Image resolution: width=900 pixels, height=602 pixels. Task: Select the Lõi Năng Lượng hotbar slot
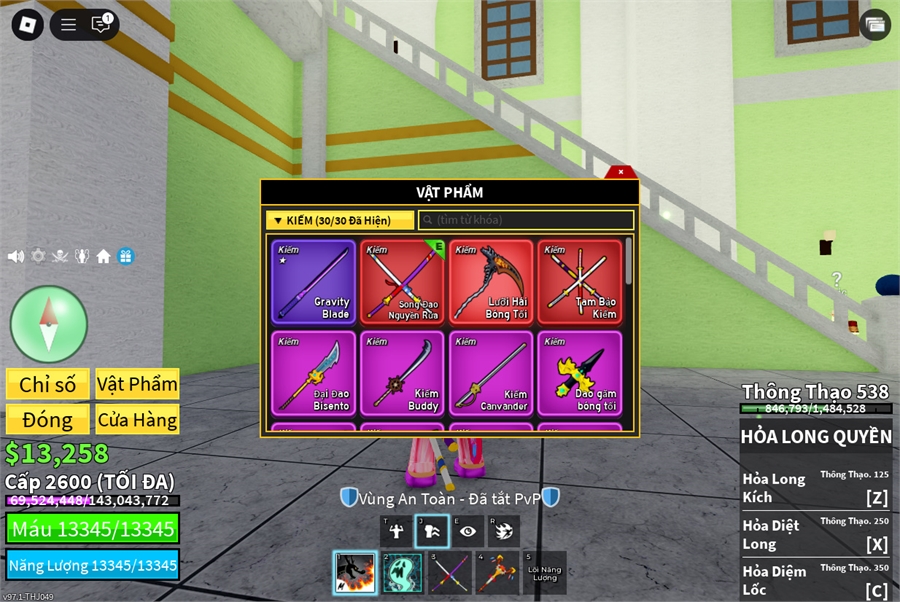pyautogui.click(x=545, y=573)
